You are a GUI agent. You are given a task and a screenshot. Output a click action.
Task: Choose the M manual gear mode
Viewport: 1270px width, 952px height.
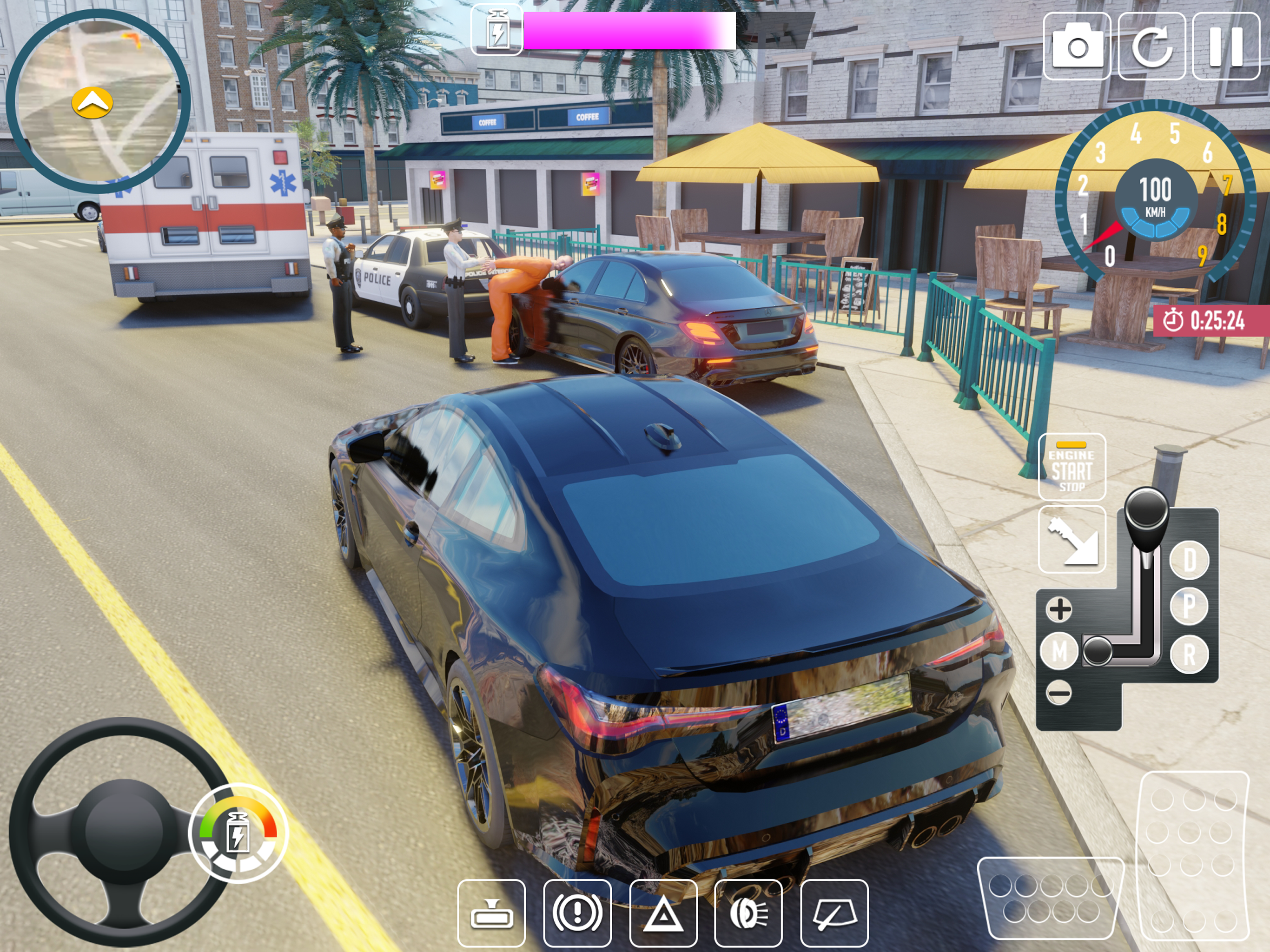tap(1059, 652)
